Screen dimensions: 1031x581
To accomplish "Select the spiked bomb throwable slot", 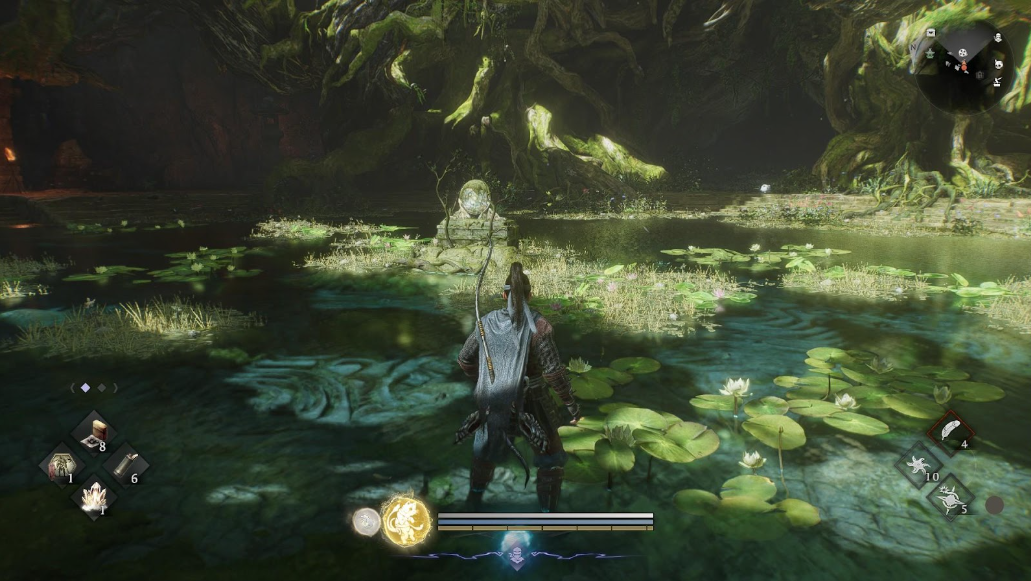I will (949, 496).
